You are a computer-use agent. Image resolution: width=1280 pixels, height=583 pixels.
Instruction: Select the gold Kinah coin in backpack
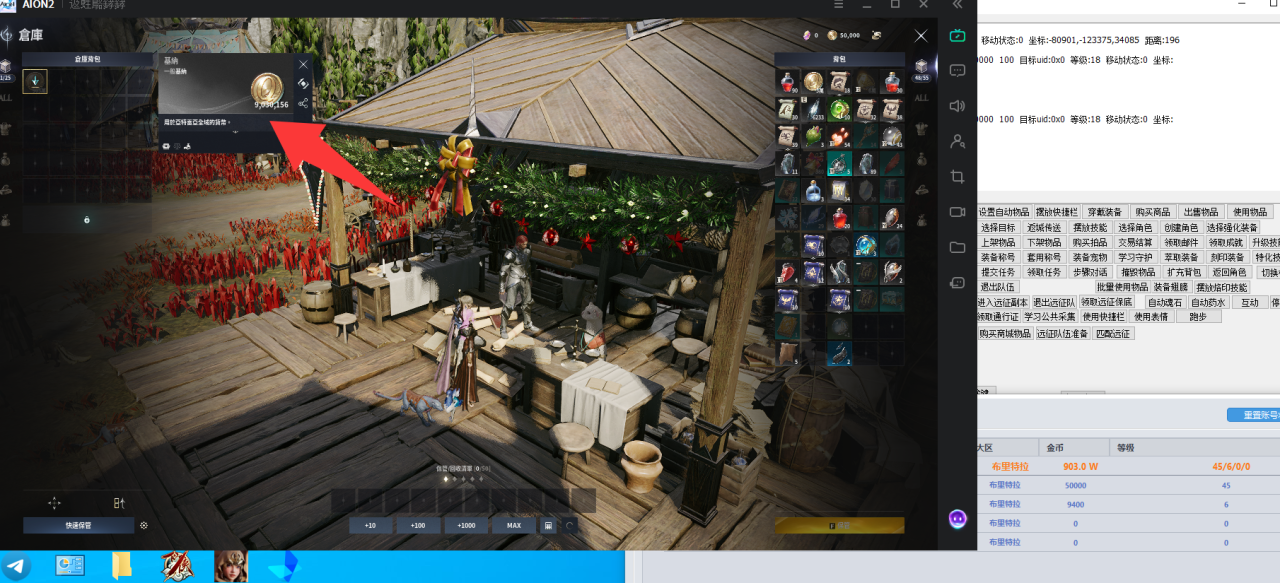pos(813,82)
